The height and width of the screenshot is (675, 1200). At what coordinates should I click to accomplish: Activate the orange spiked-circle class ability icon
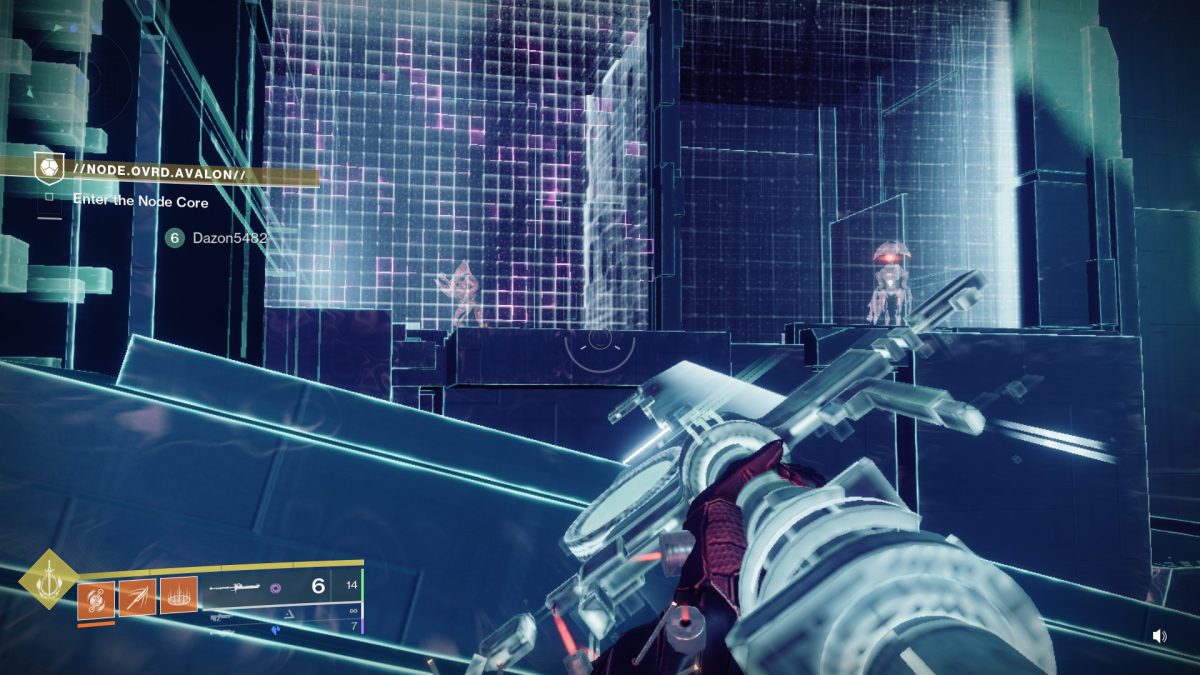[x=179, y=597]
